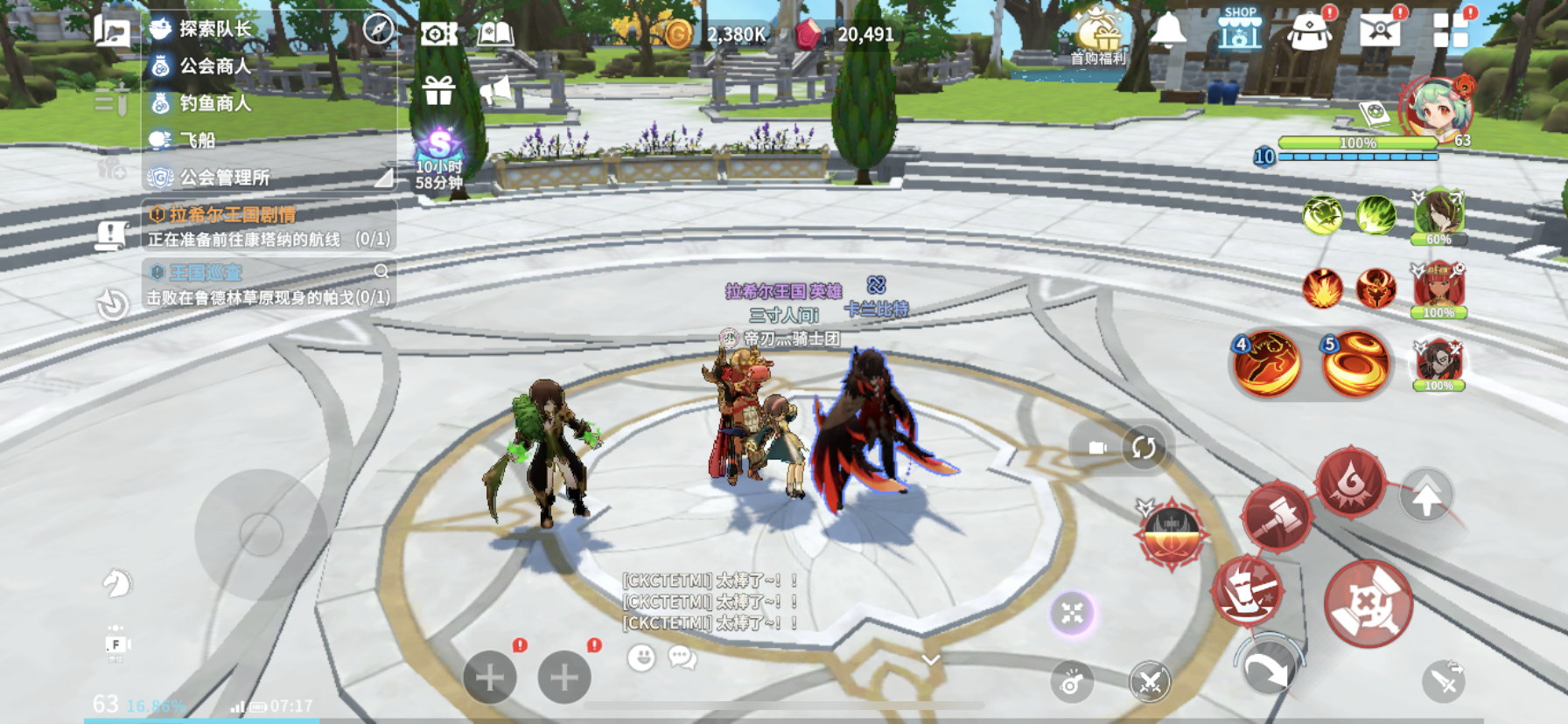Open the mail envelope icon
Screen dimensions: 1568x724
click(x=1380, y=31)
